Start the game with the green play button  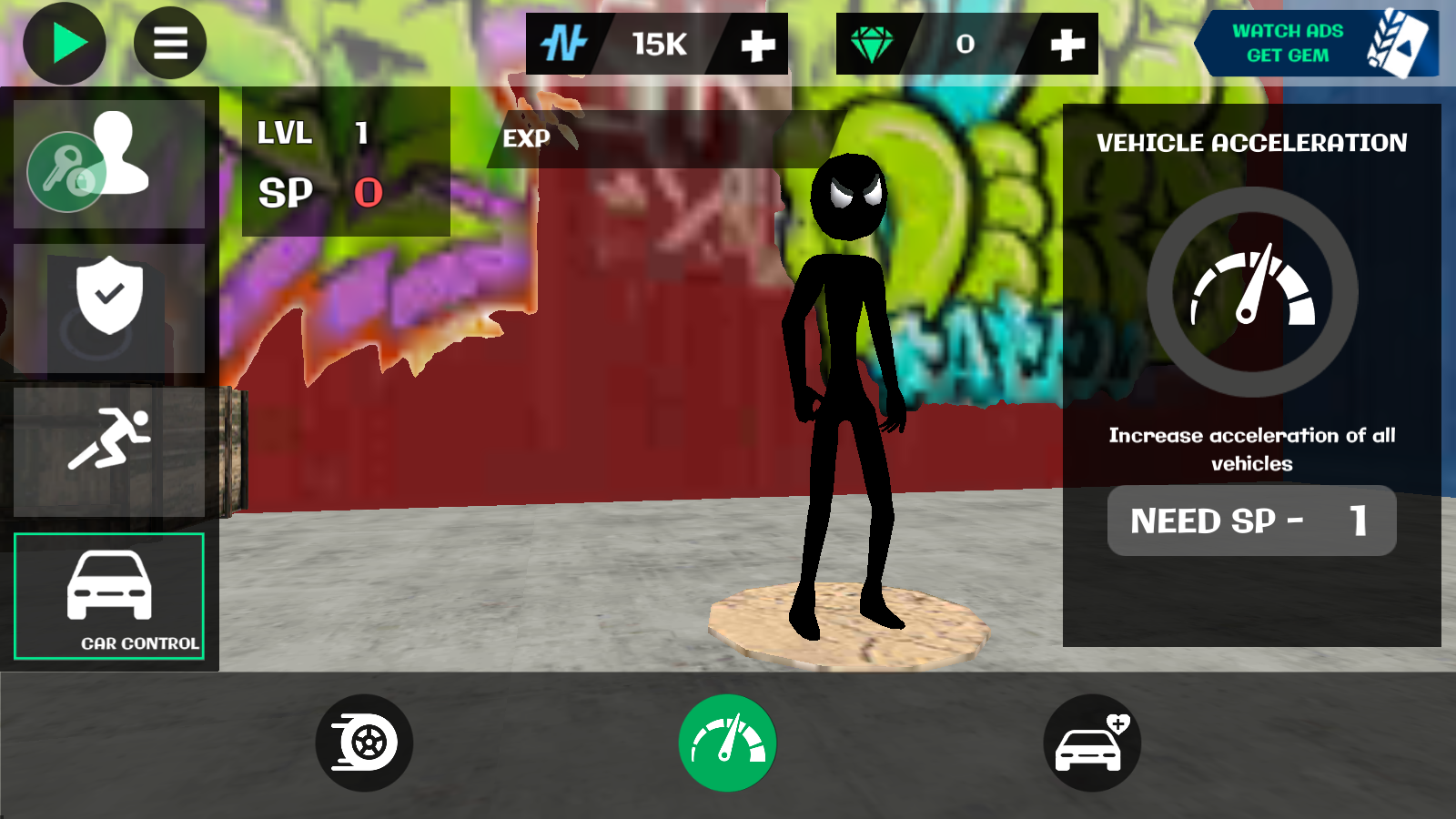(65, 44)
